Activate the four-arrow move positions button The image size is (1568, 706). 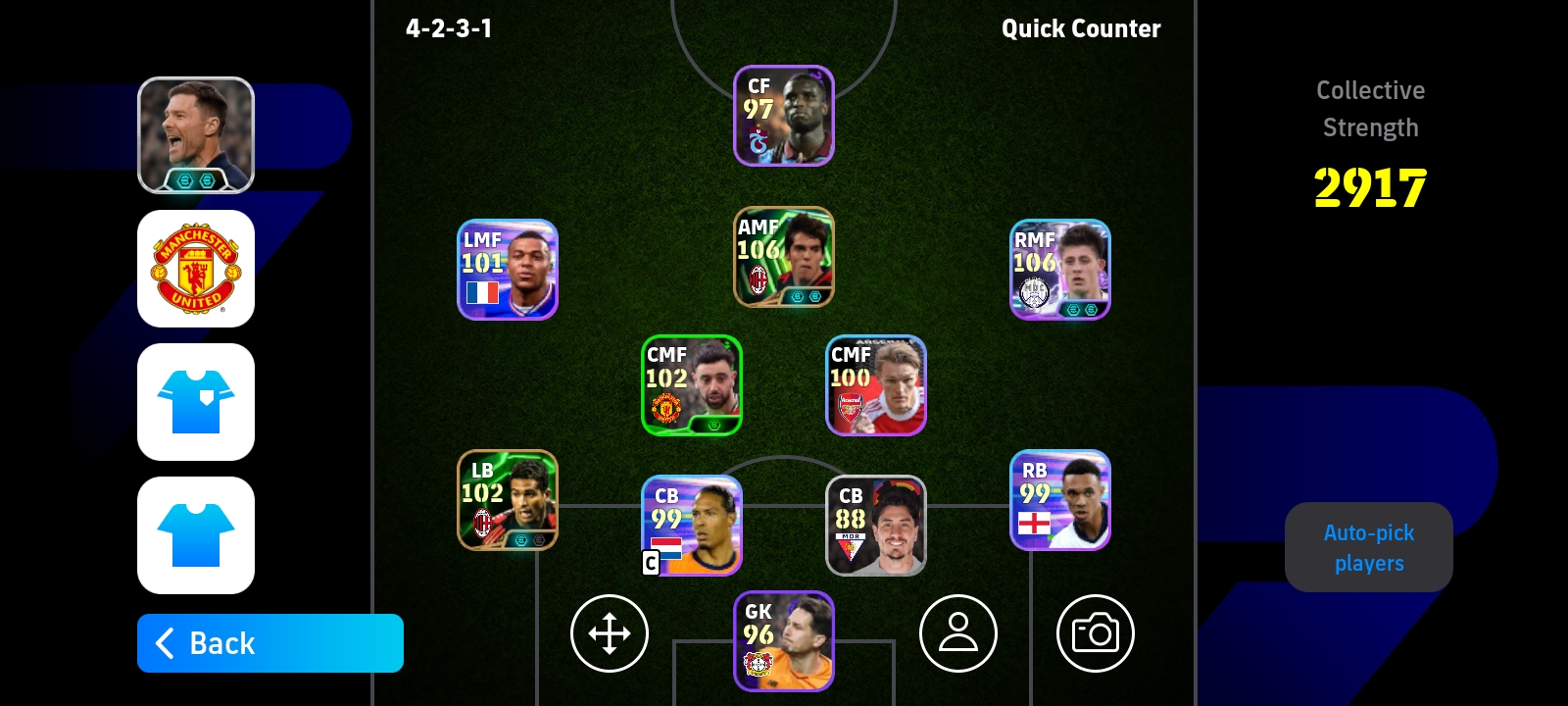(610, 633)
